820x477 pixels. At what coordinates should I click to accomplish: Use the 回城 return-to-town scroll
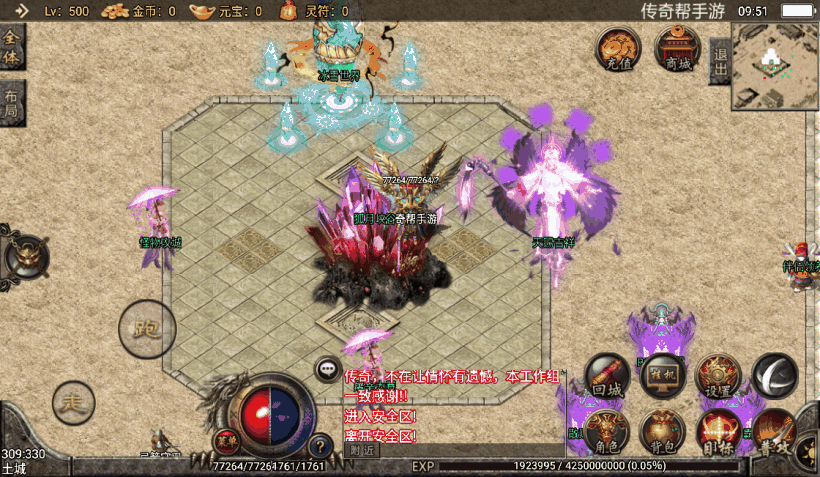click(x=607, y=376)
